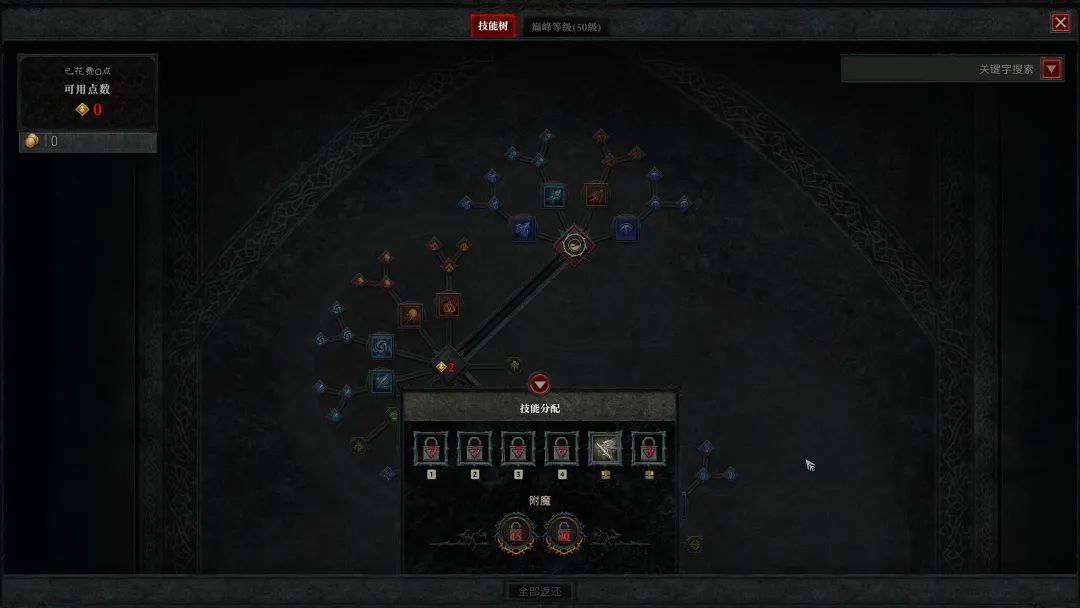Switch to the 巅峰等级(50级) tab

tap(566, 27)
